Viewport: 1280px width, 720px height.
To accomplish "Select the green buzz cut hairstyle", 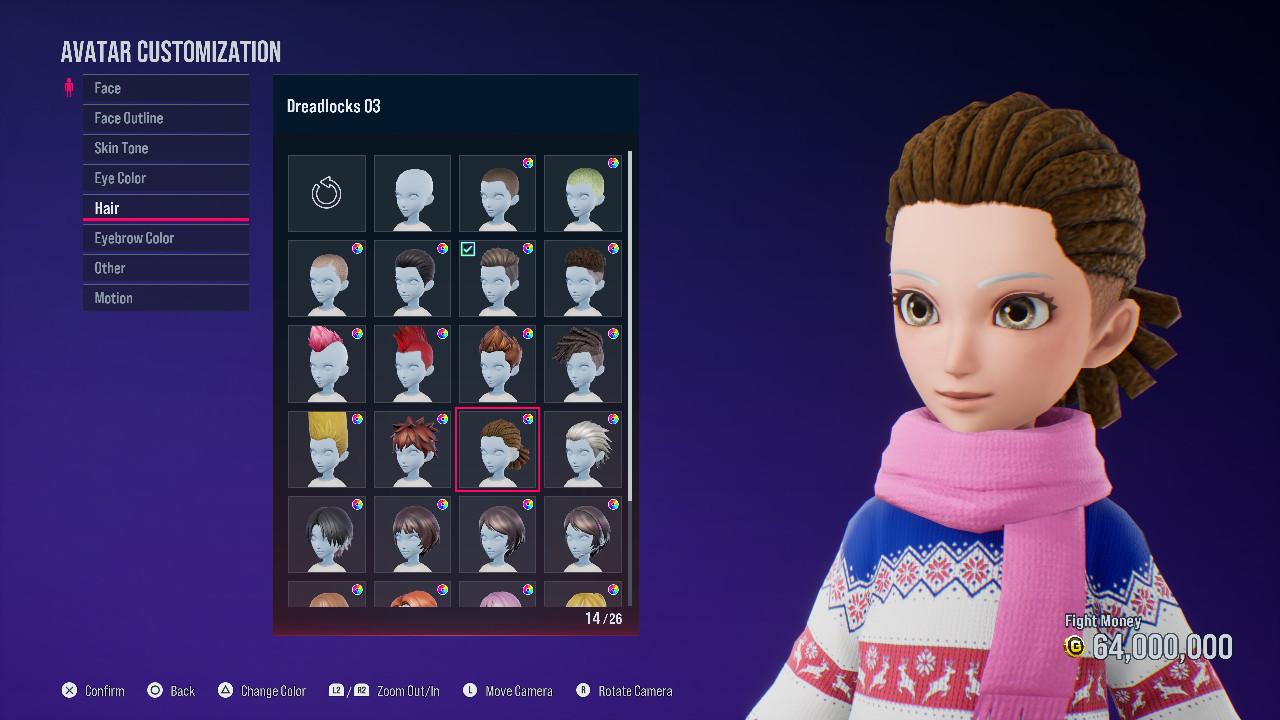I will click(x=583, y=193).
